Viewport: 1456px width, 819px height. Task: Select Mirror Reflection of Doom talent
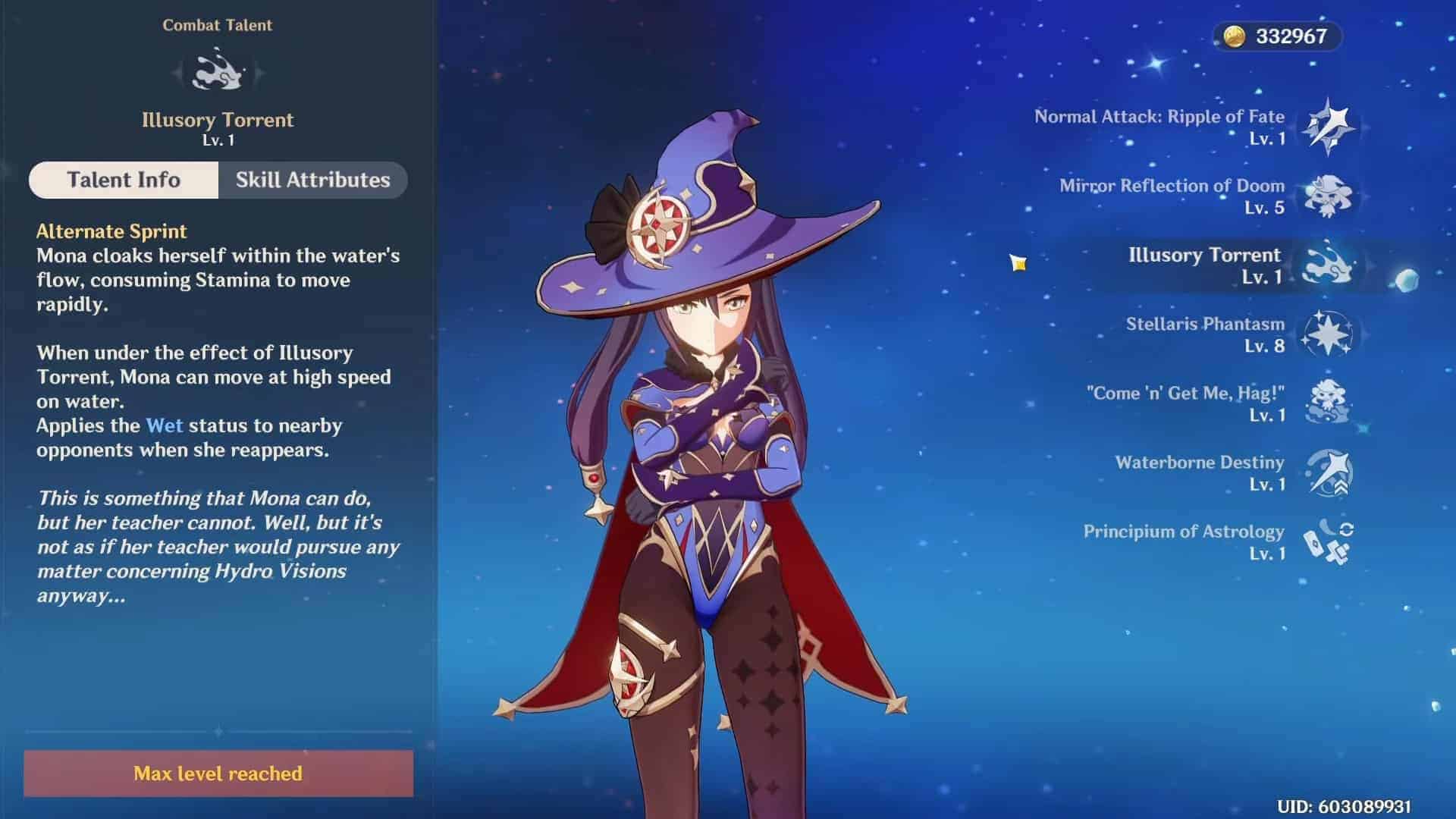(x=1327, y=196)
